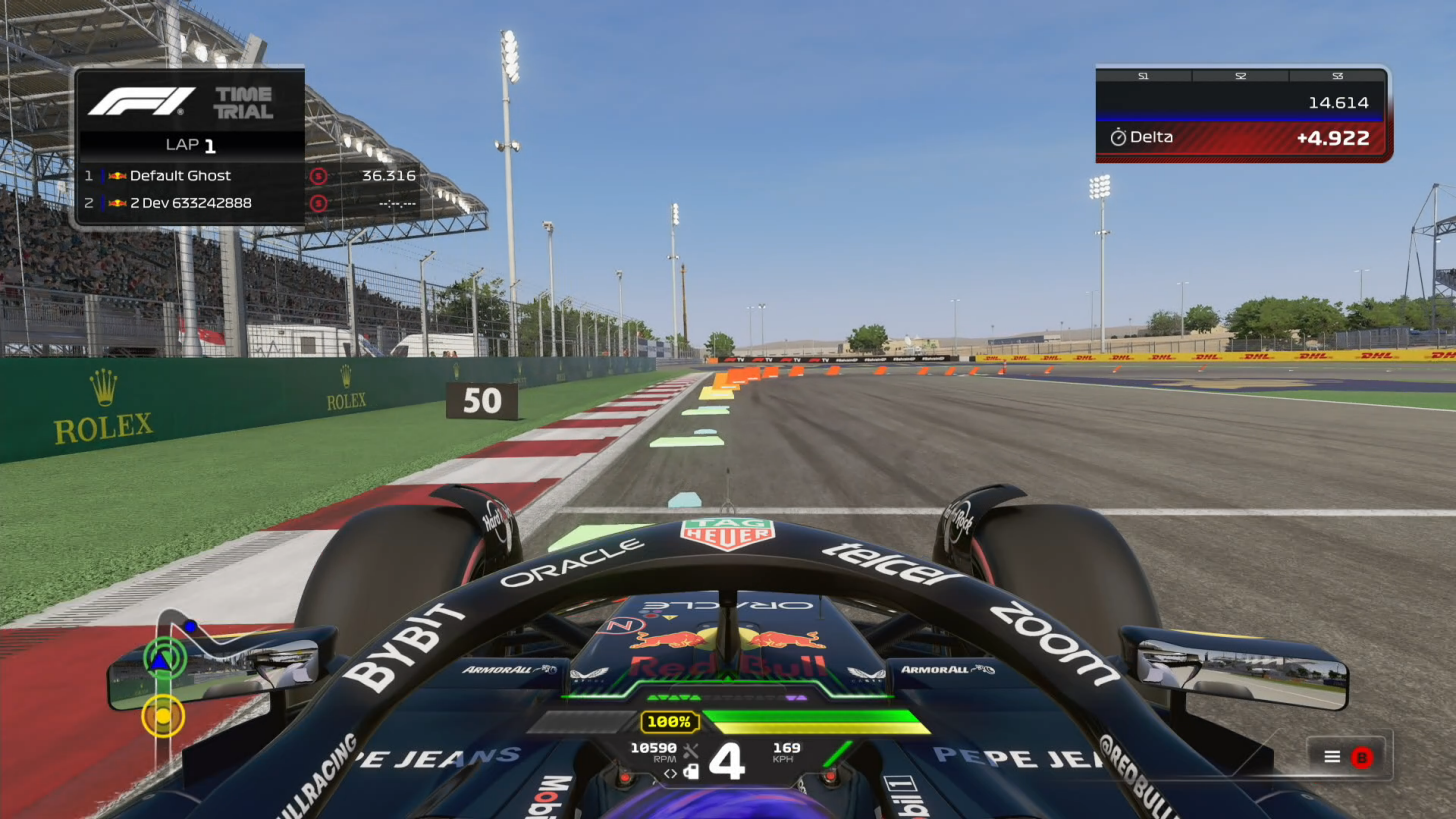Click the Red Bull team logo beside 2 Dev 633242888
The height and width of the screenshot is (819, 1456).
116,203
